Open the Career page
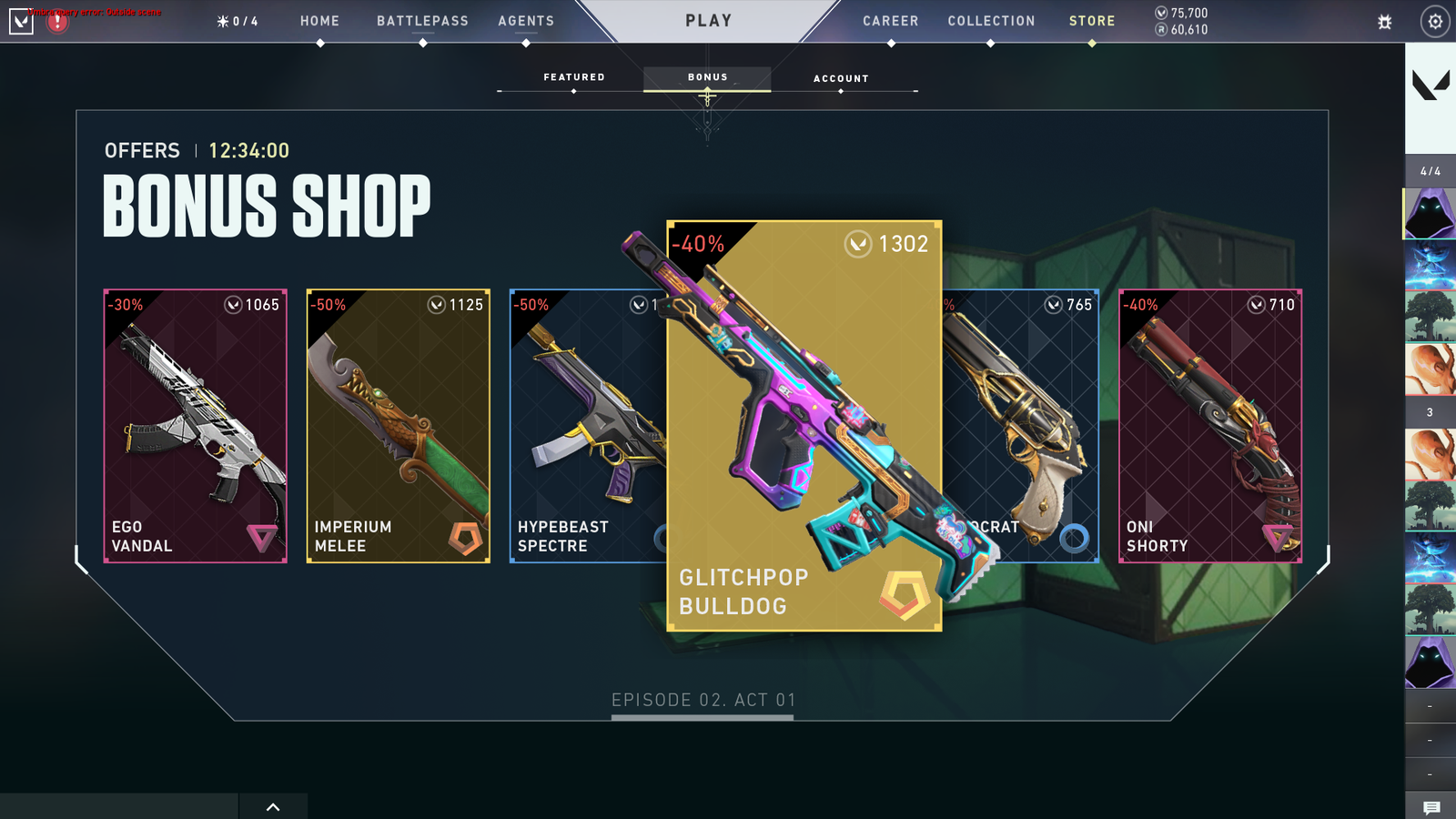1456x819 pixels. [x=890, y=21]
